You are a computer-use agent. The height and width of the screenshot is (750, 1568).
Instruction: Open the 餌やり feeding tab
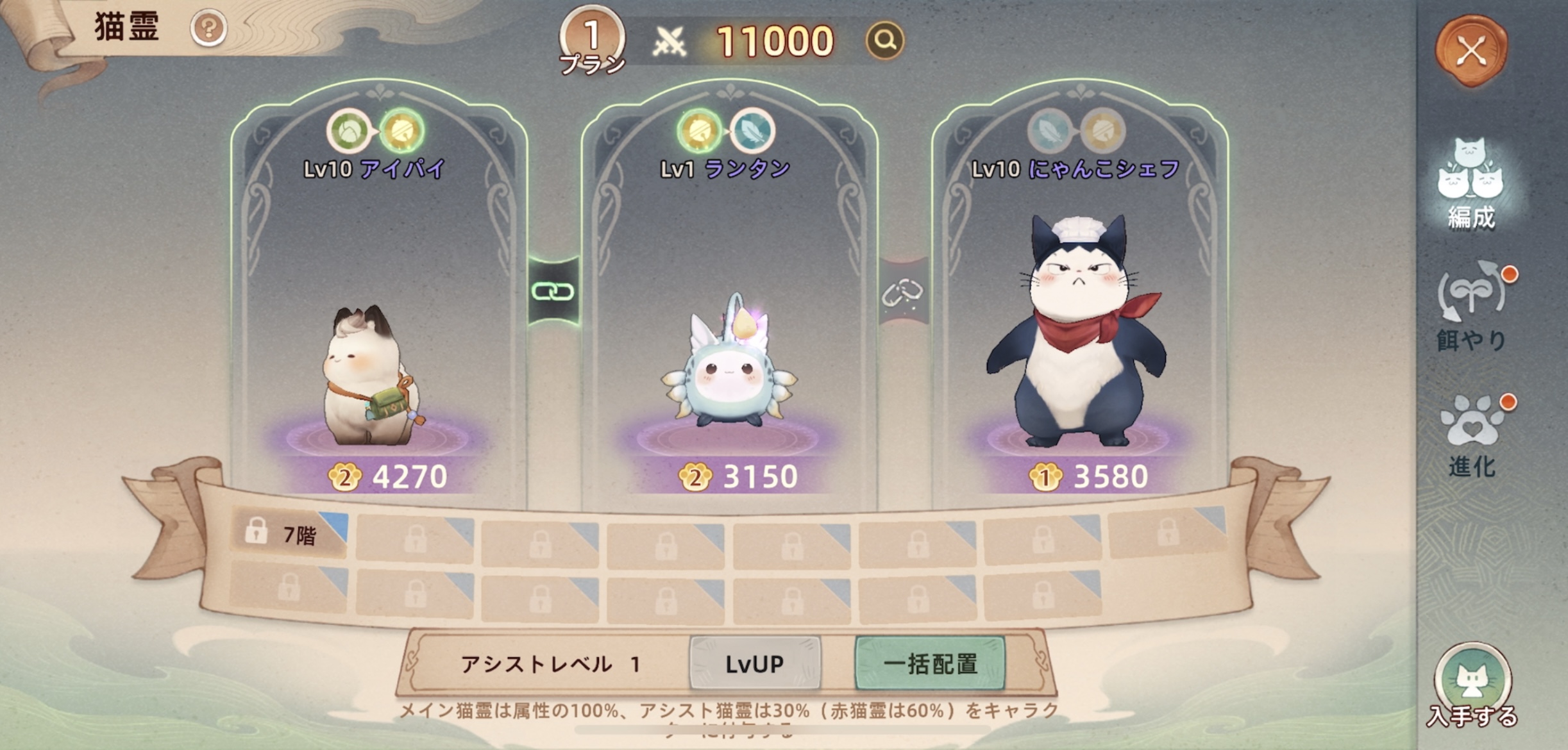(1471, 306)
